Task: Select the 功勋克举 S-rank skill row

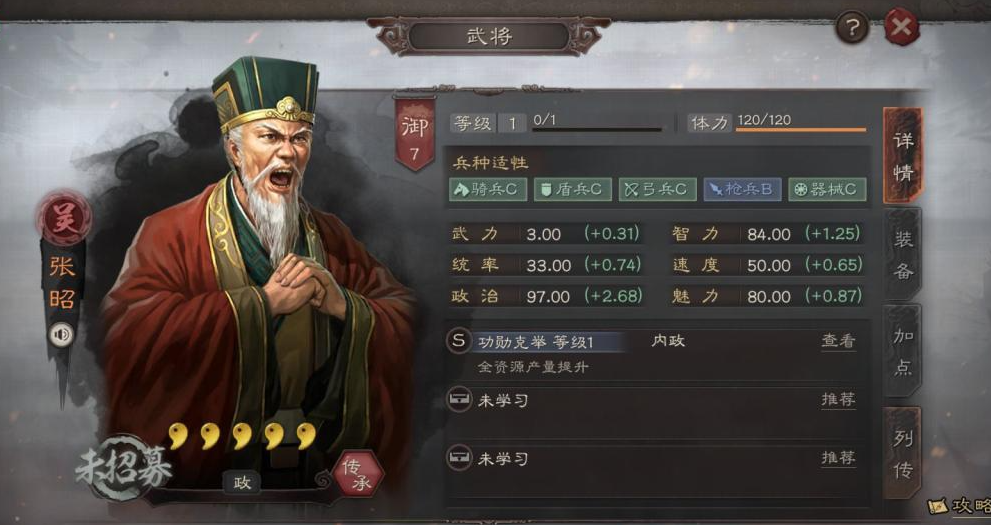Action: [x=540, y=342]
